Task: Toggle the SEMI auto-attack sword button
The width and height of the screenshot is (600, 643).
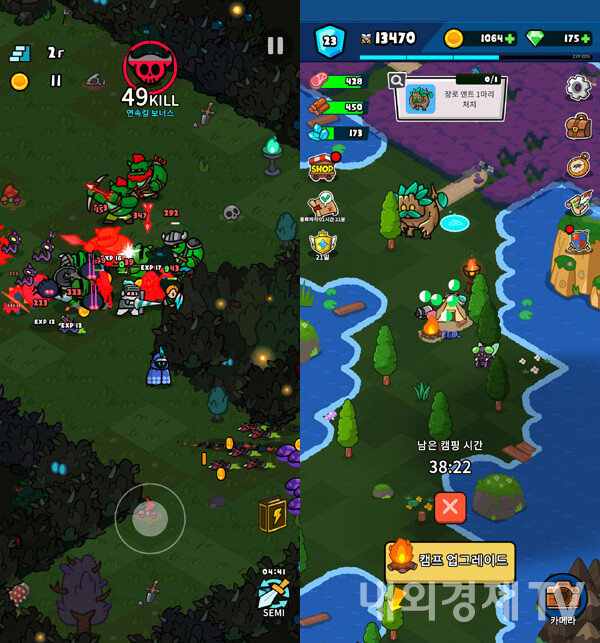Action: coord(273,593)
